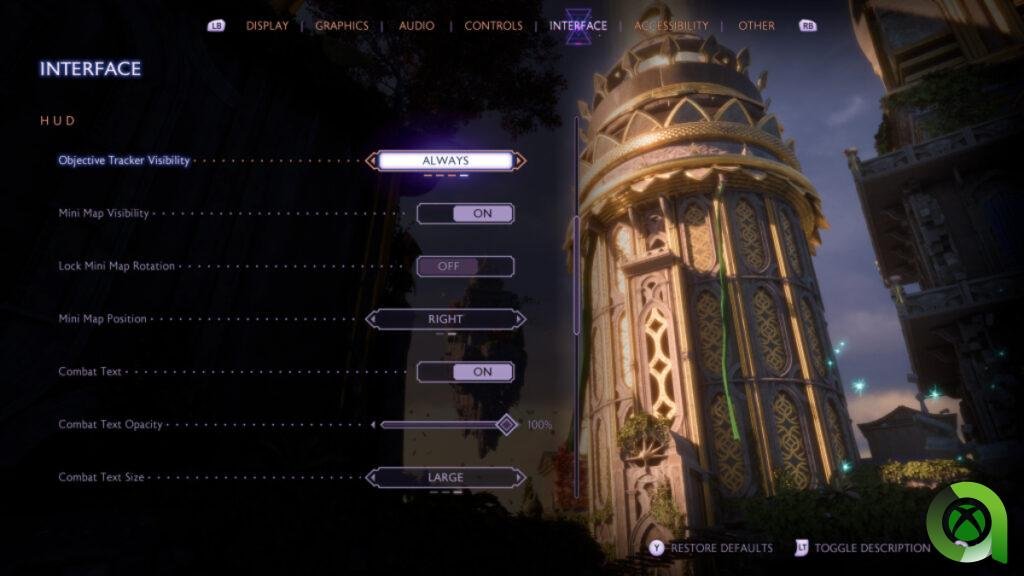This screenshot has height=576, width=1024.
Task: Open the Accessibility tab
Action: point(671,26)
